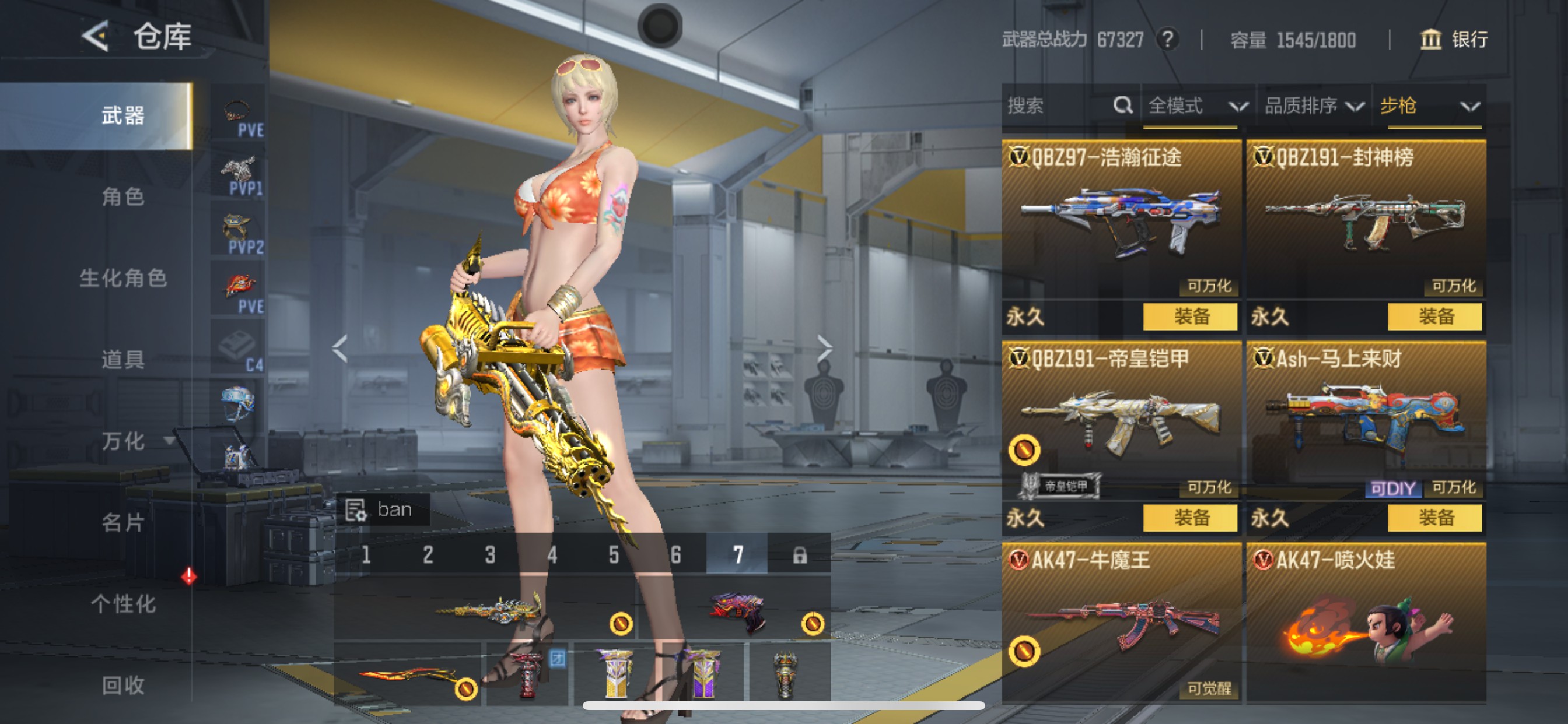Rename the ban loadout preset
The image size is (1568, 724).
coord(356,510)
